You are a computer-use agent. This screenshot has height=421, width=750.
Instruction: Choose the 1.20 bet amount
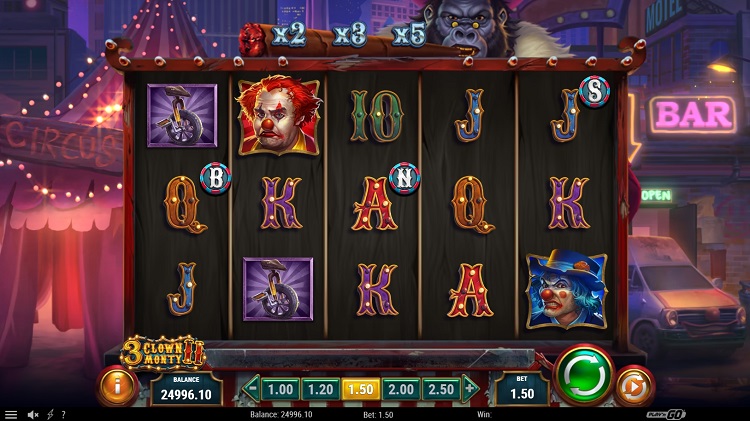pos(319,389)
